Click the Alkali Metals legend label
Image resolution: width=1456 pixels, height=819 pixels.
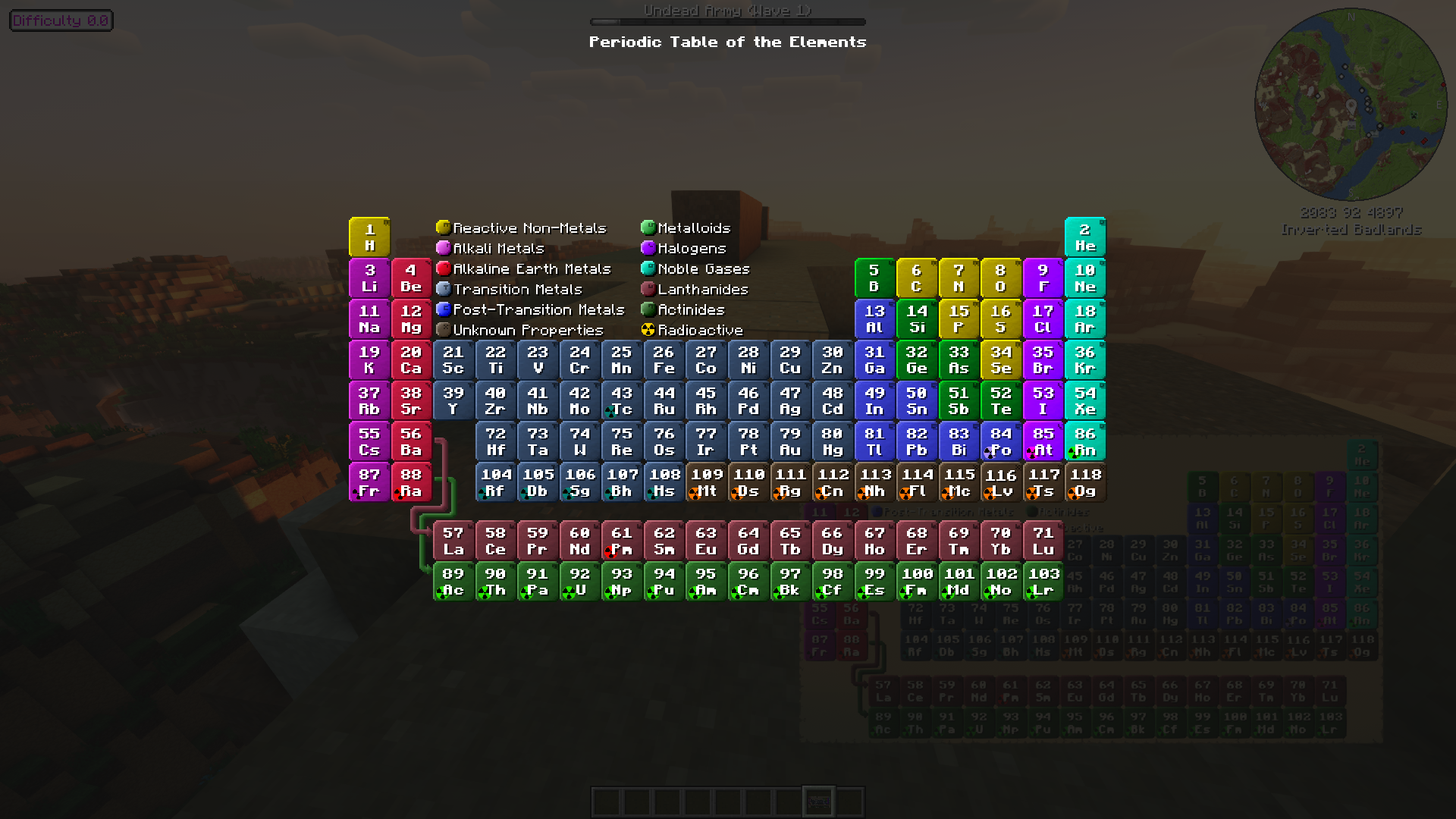tap(497, 248)
